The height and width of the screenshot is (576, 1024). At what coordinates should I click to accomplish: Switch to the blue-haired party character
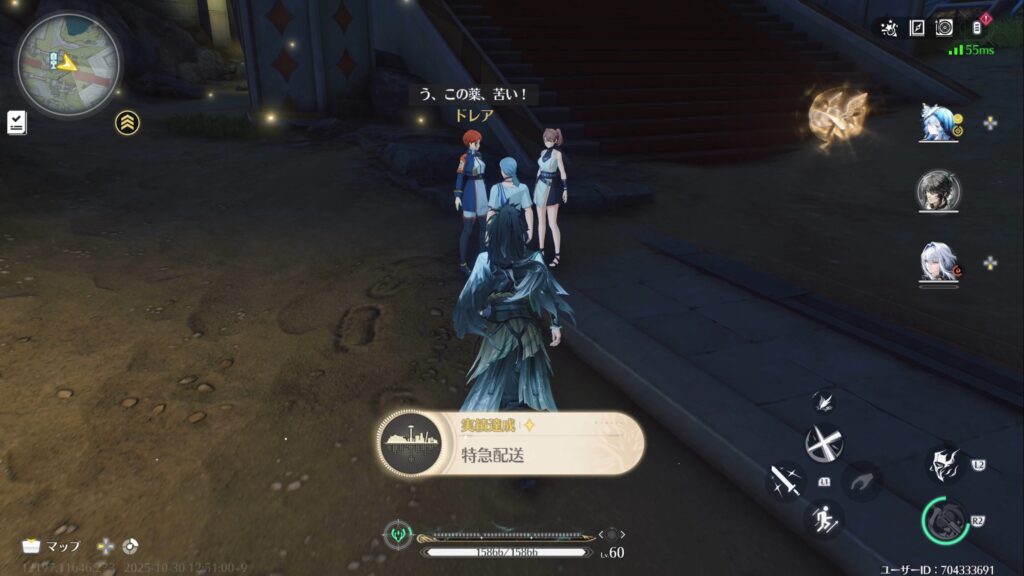939,123
